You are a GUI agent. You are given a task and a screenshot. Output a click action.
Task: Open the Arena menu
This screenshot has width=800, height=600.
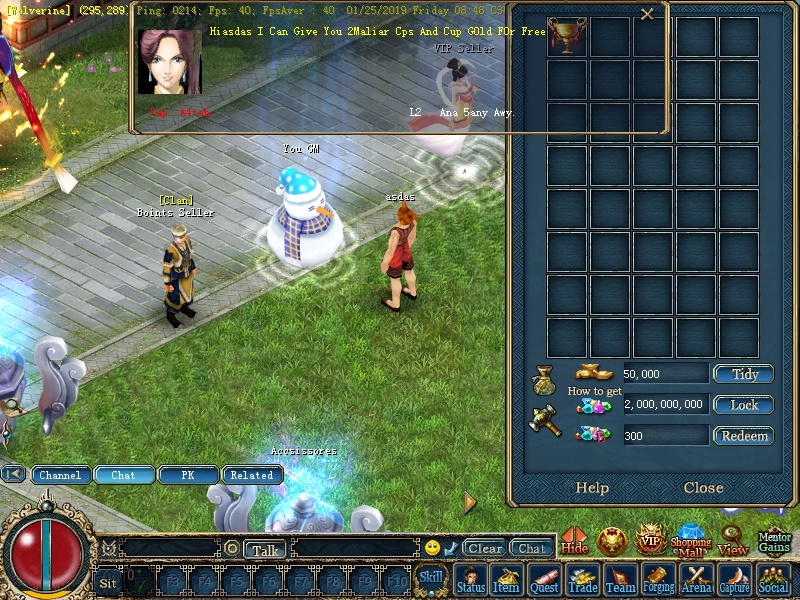[x=697, y=581]
